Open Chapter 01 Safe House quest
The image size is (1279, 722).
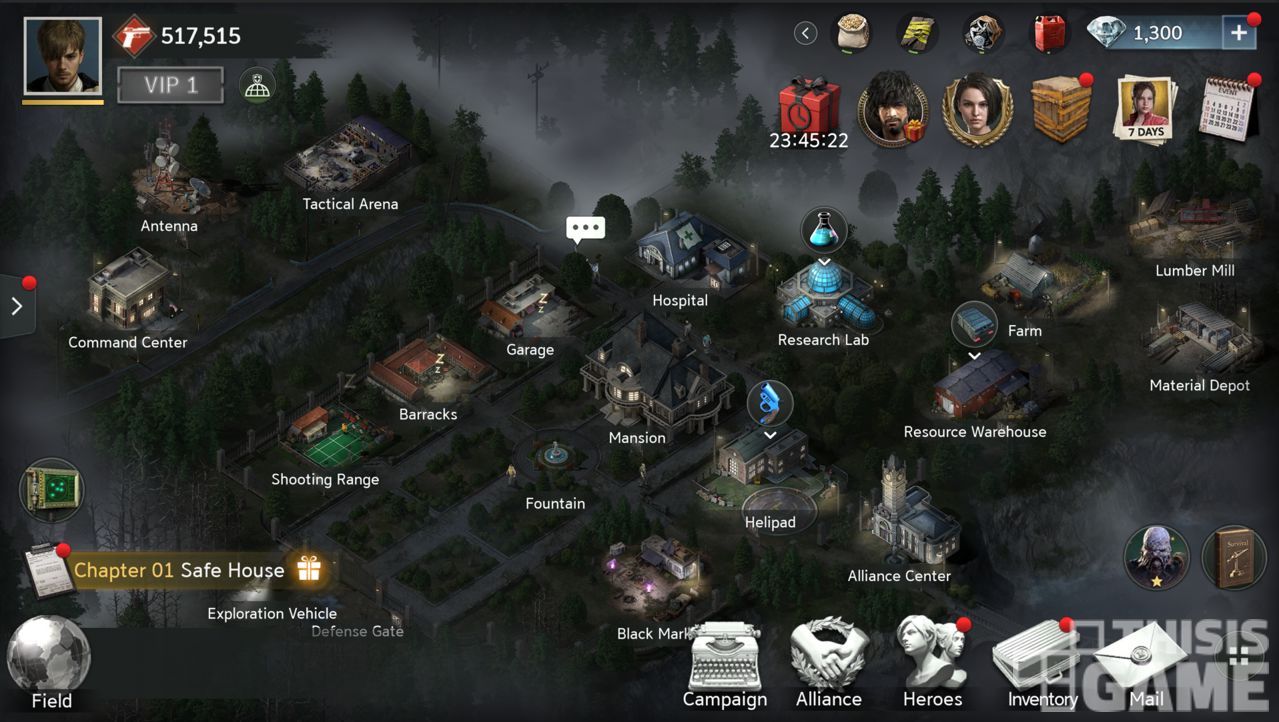click(180, 570)
